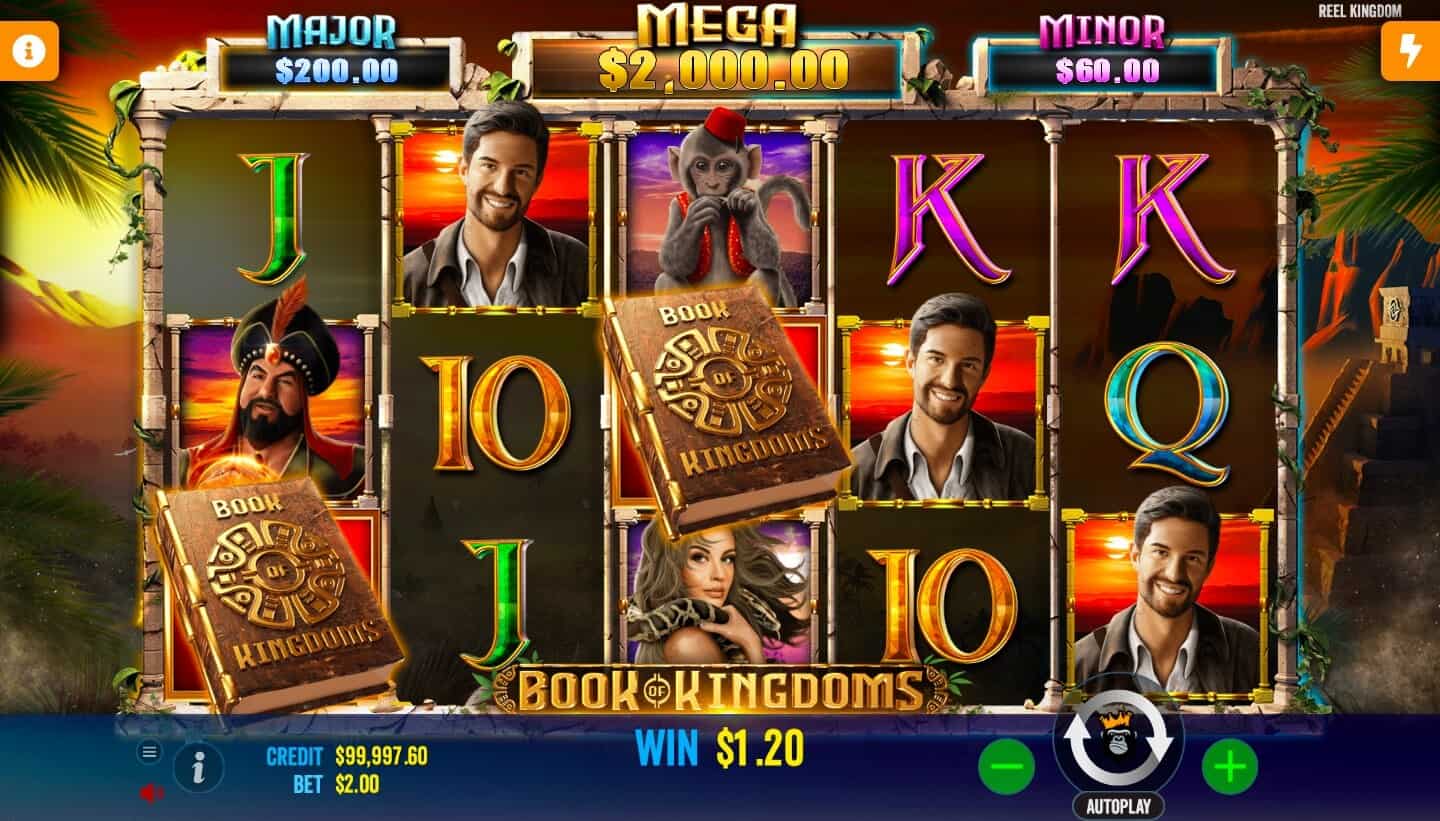Show the paytable via round info button

click(198, 769)
